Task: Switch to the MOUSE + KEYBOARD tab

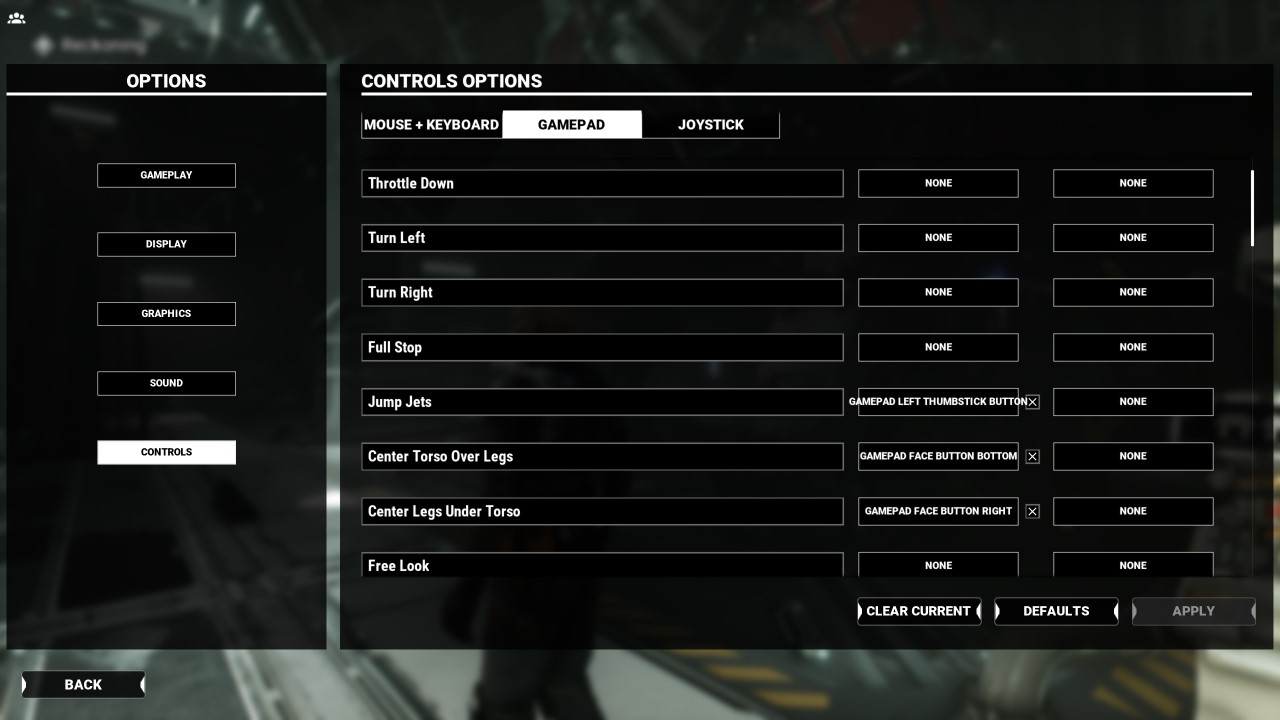Action: [432, 124]
